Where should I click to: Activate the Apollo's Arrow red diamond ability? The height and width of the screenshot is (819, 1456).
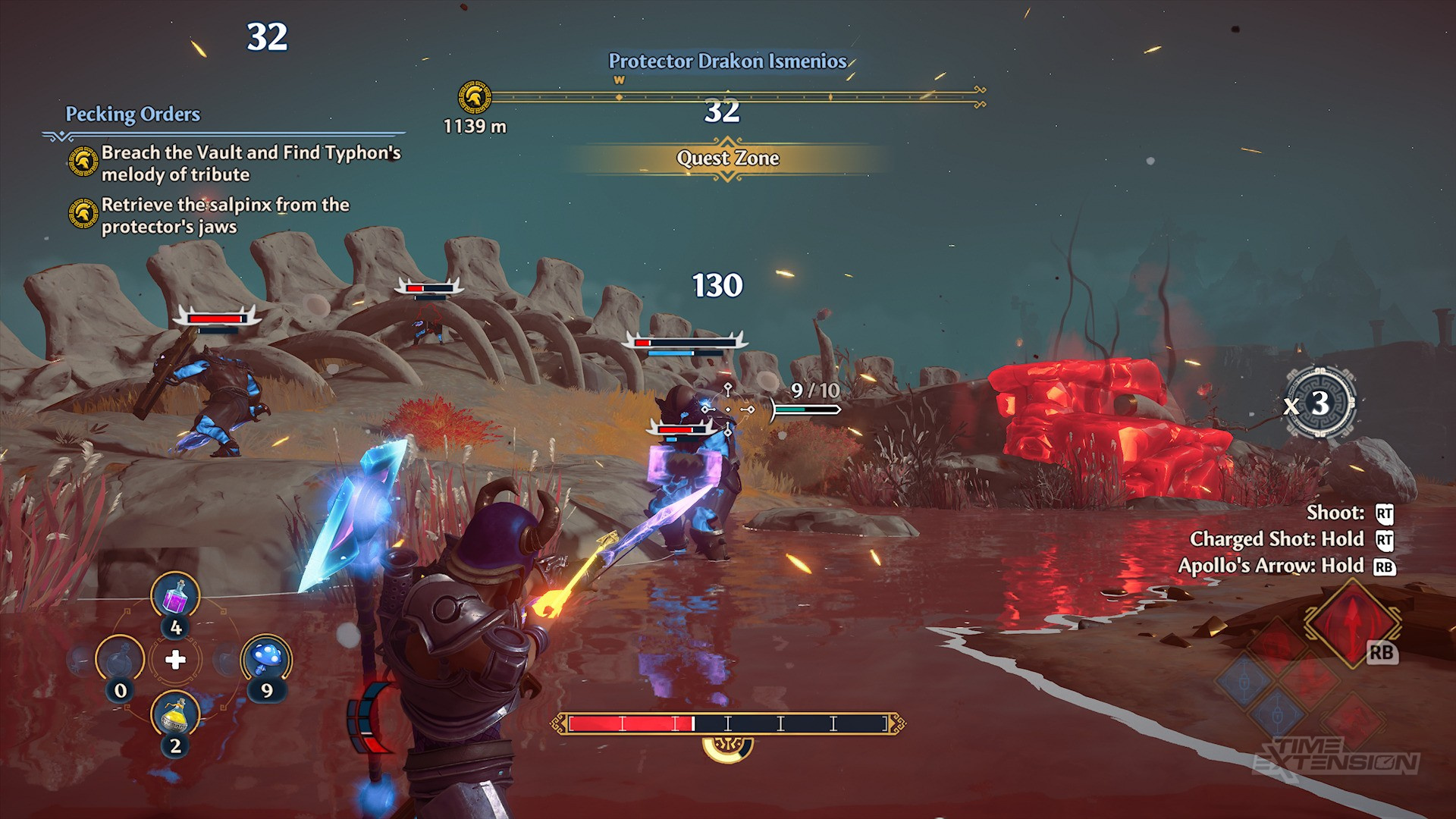pos(1351,622)
